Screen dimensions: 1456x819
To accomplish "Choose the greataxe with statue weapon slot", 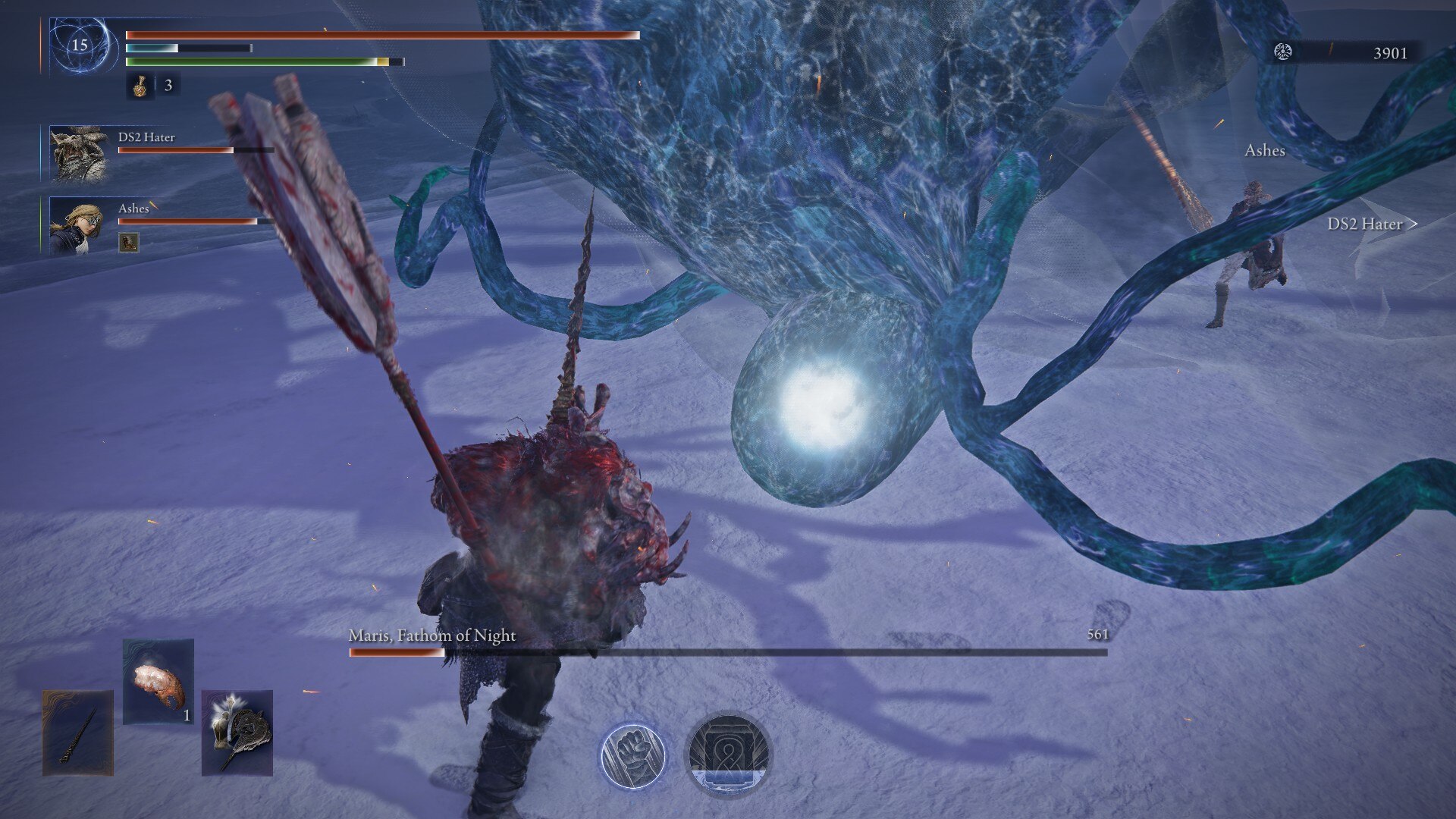I will click(237, 733).
